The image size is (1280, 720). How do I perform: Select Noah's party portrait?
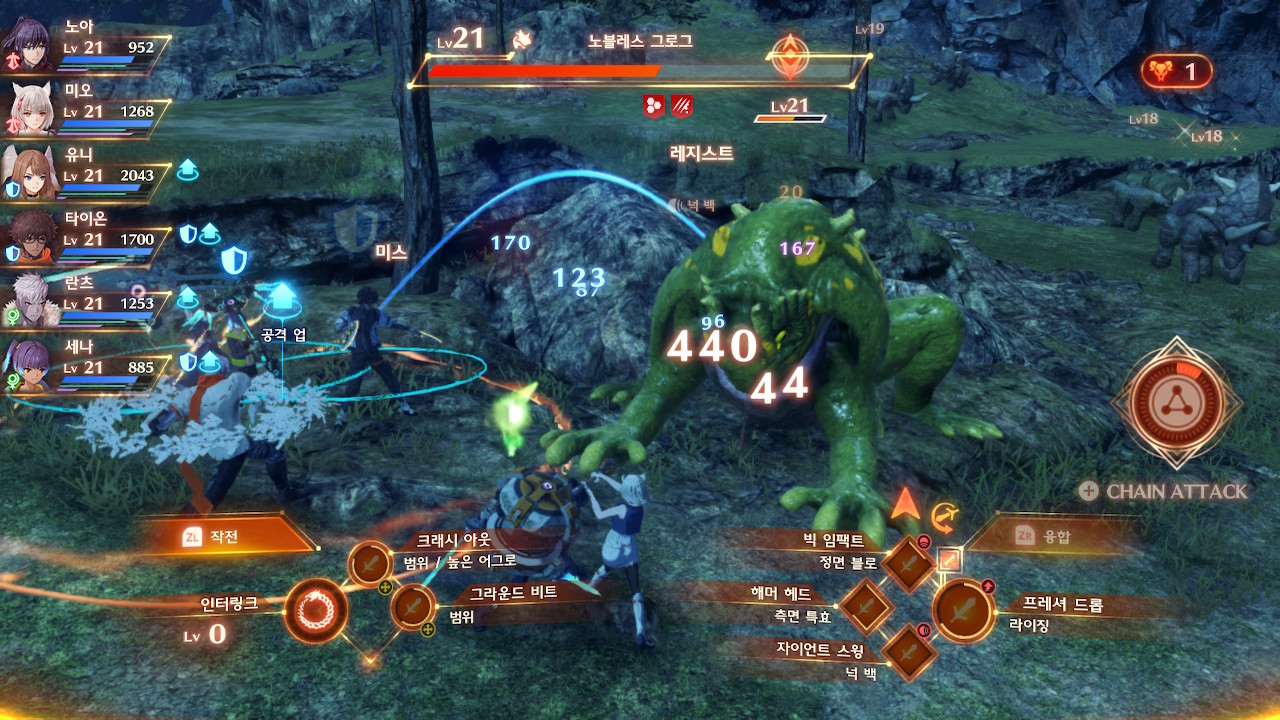click(x=31, y=46)
